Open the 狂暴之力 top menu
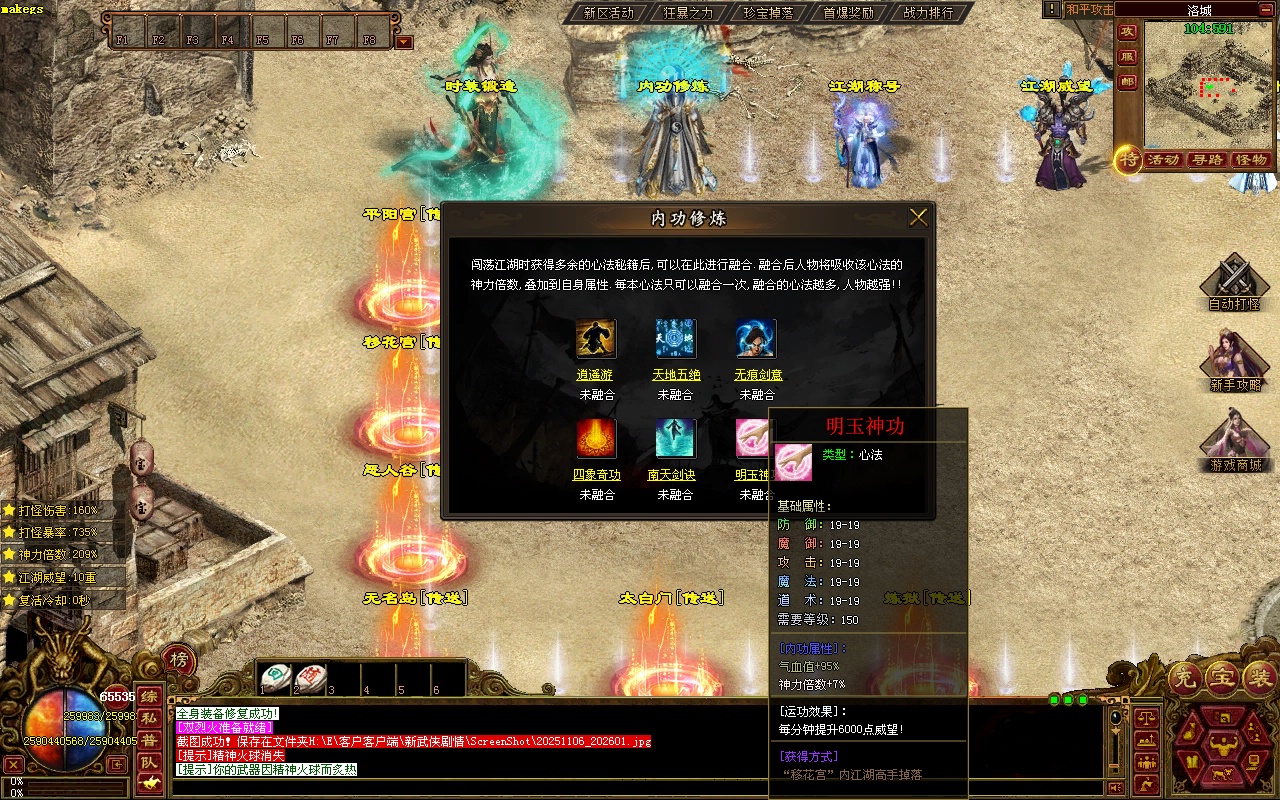The image size is (1280, 800). (x=688, y=13)
